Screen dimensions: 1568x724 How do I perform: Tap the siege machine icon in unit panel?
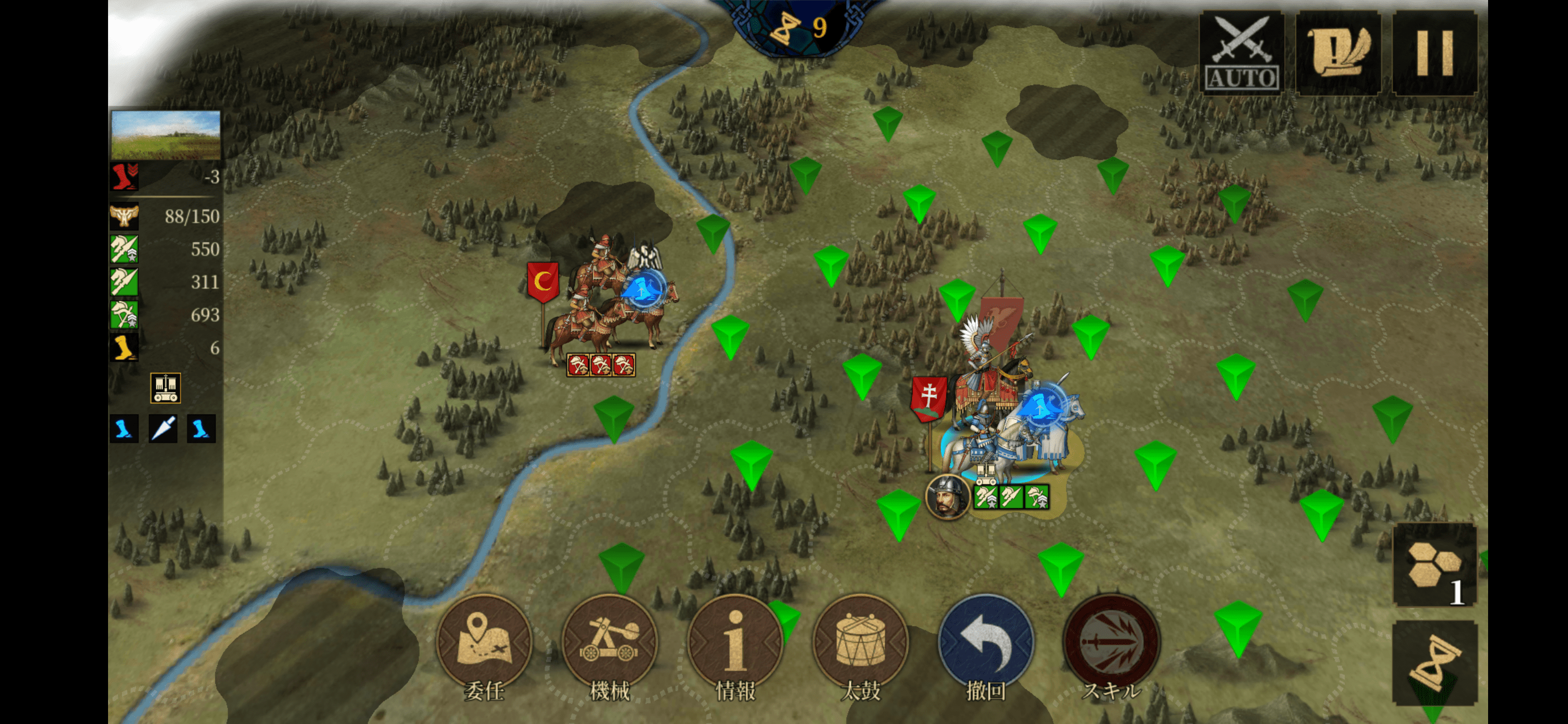coord(165,388)
